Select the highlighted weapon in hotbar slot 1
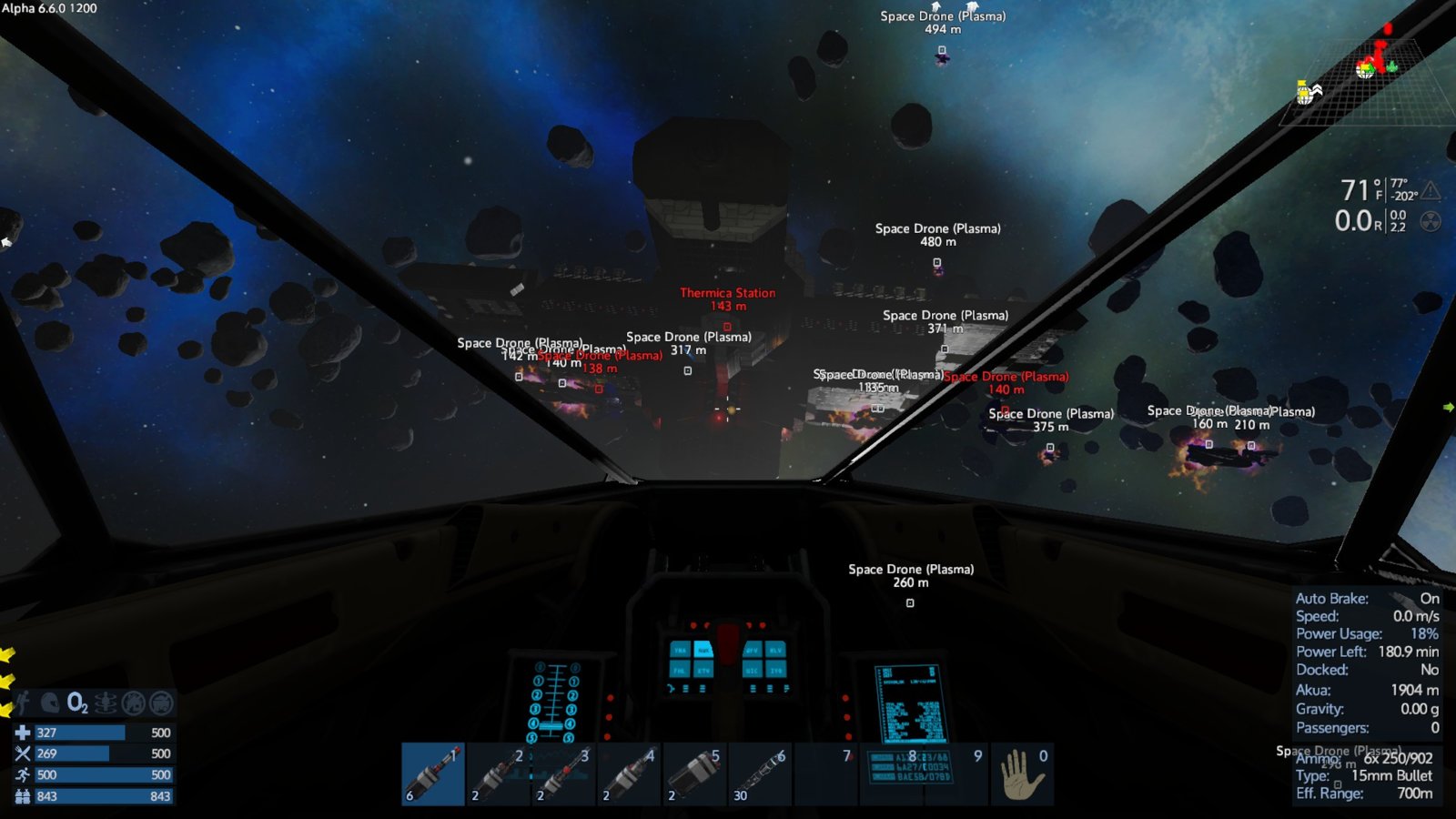Image resolution: width=1456 pixels, height=819 pixels. pyautogui.click(x=433, y=774)
